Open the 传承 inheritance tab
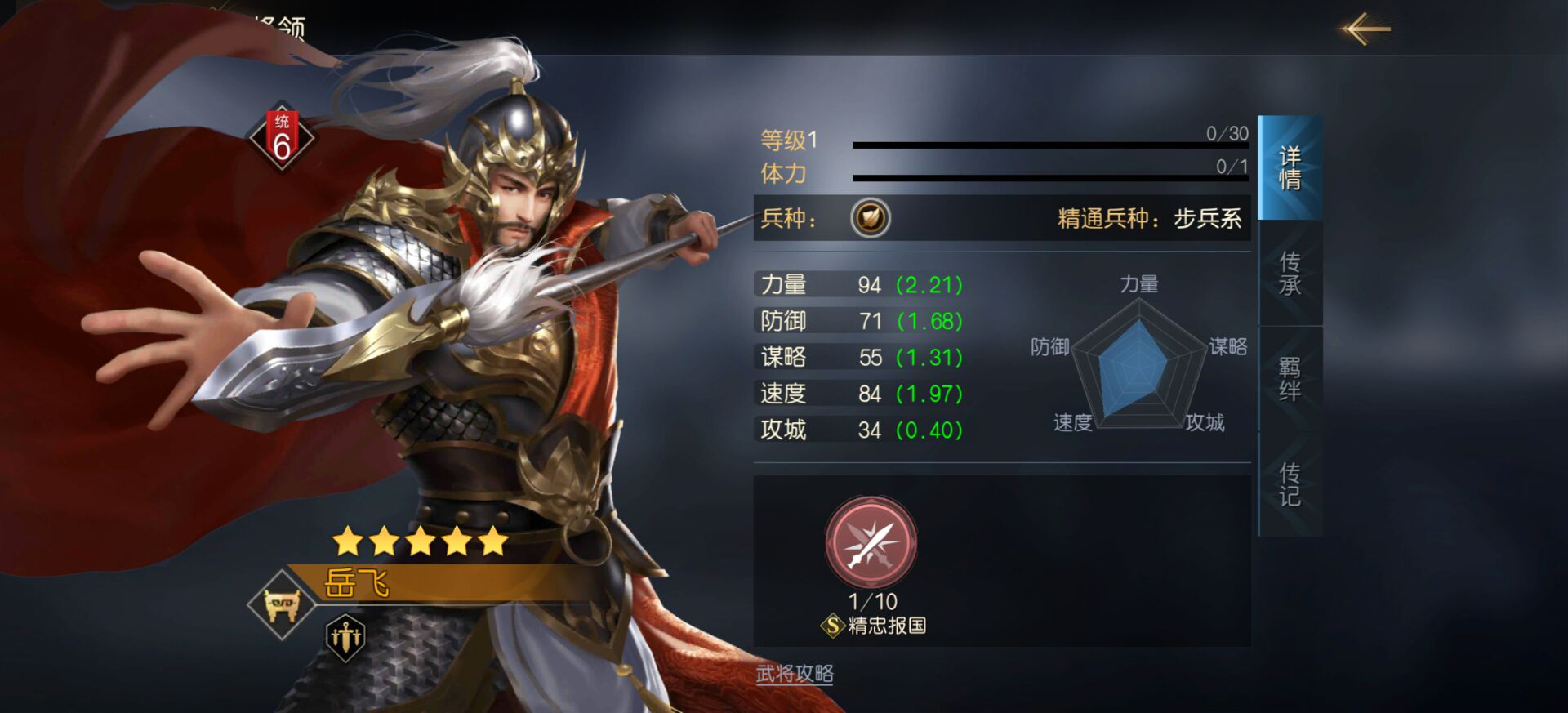 click(x=1290, y=274)
